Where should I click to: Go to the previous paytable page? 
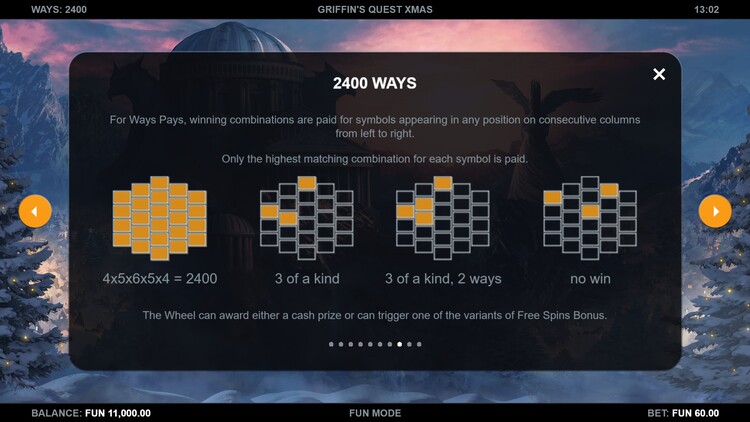point(35,211)
